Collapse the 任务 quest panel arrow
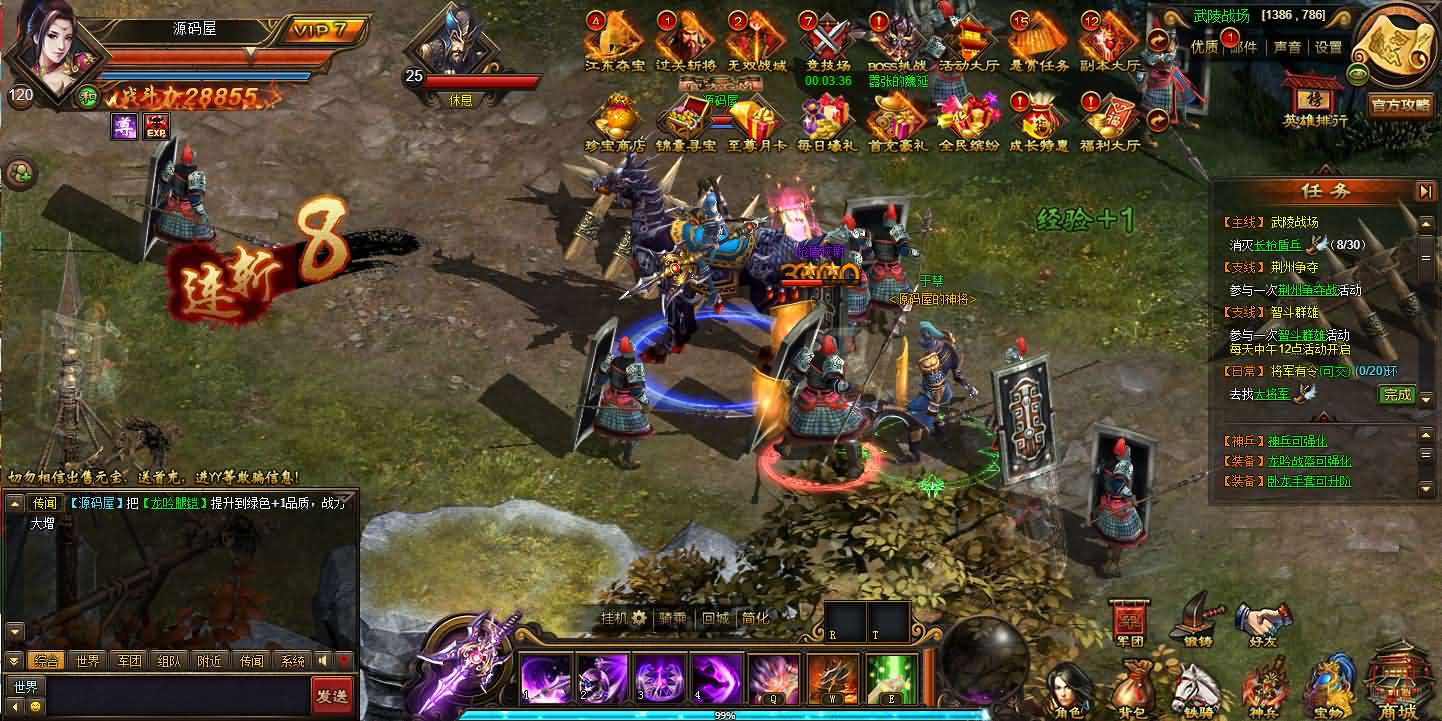This screenshot has height=721, width=1442. [x=1425, y=191]
